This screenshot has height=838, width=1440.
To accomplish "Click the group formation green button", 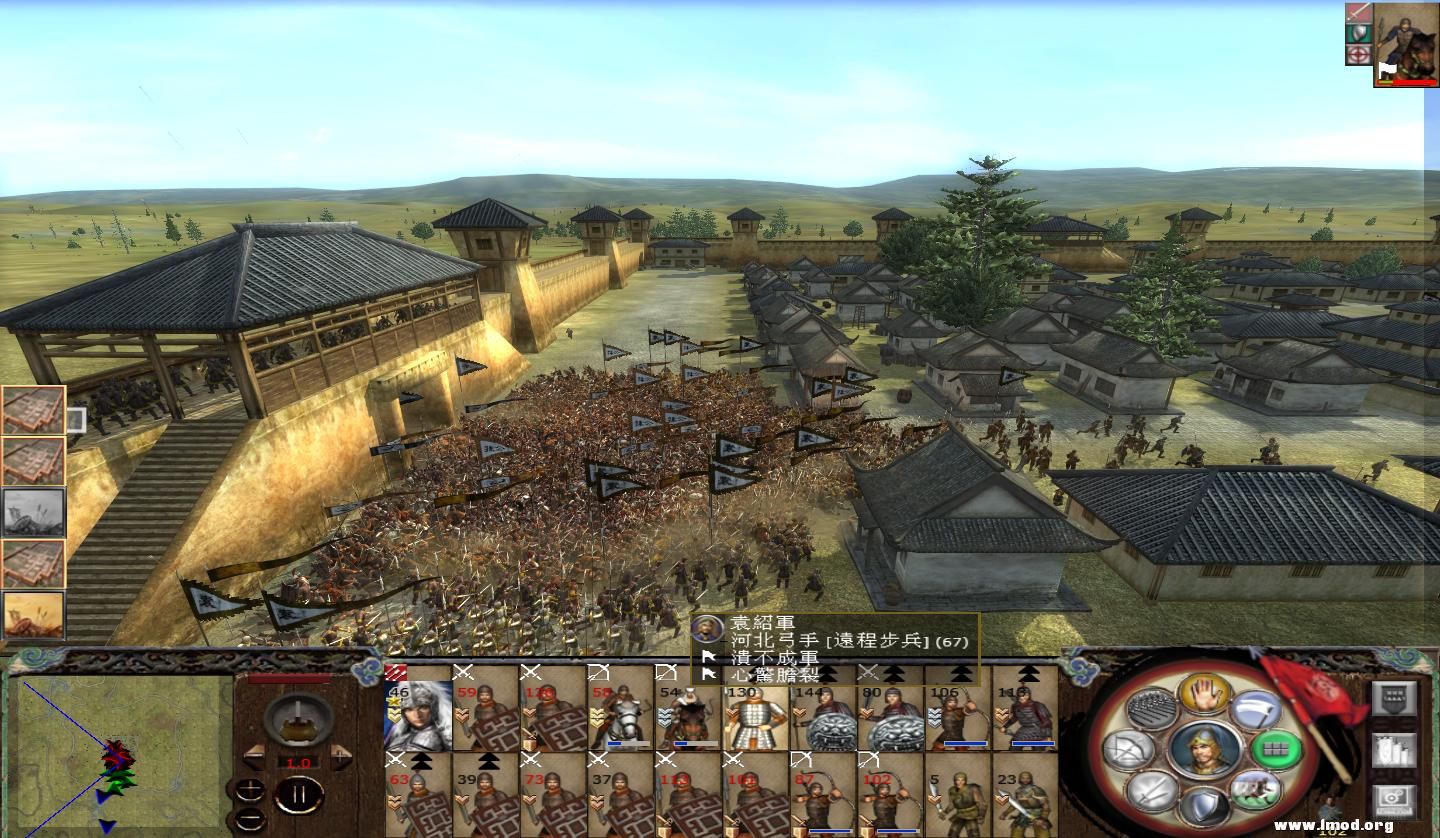I will [x=1276, y=749].
